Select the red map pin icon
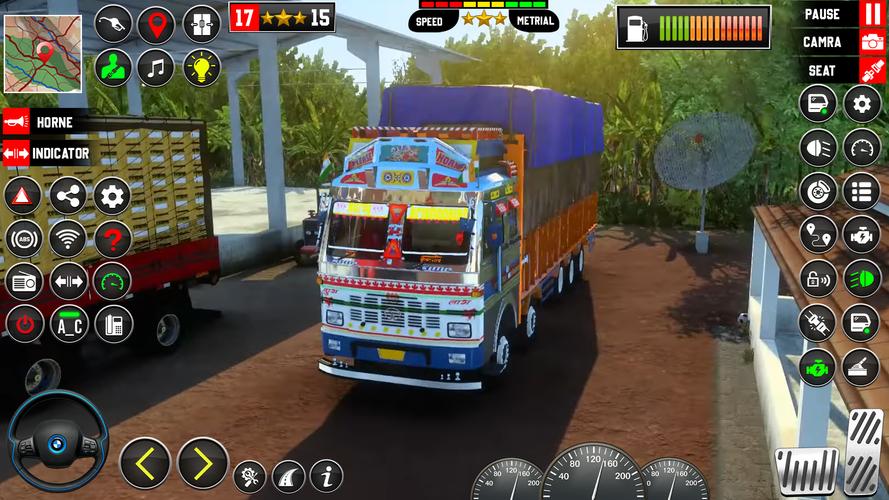The height and width of the screenshot is (500, 889). 156,24
